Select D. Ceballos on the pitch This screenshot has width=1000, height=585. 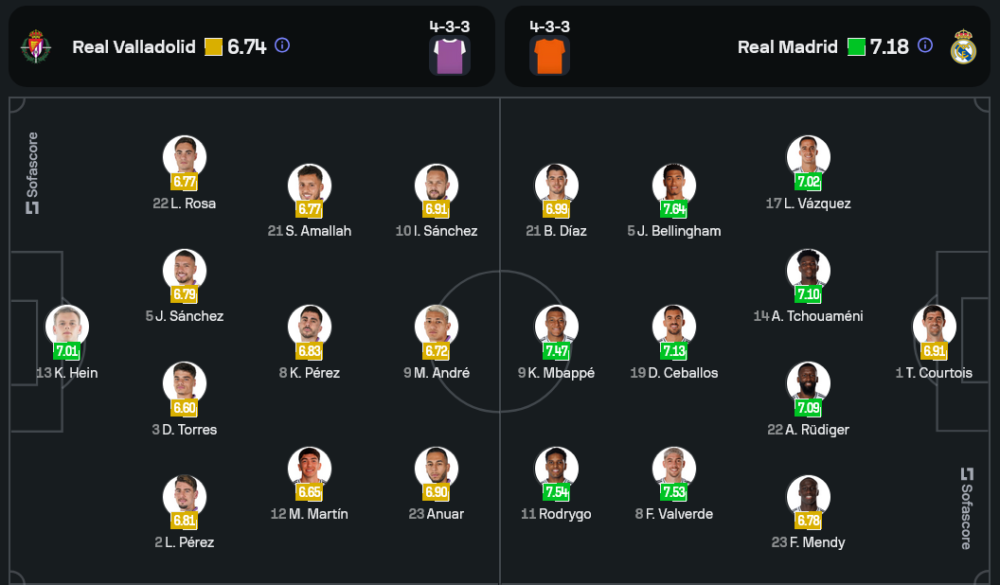[x=674, y=327]
